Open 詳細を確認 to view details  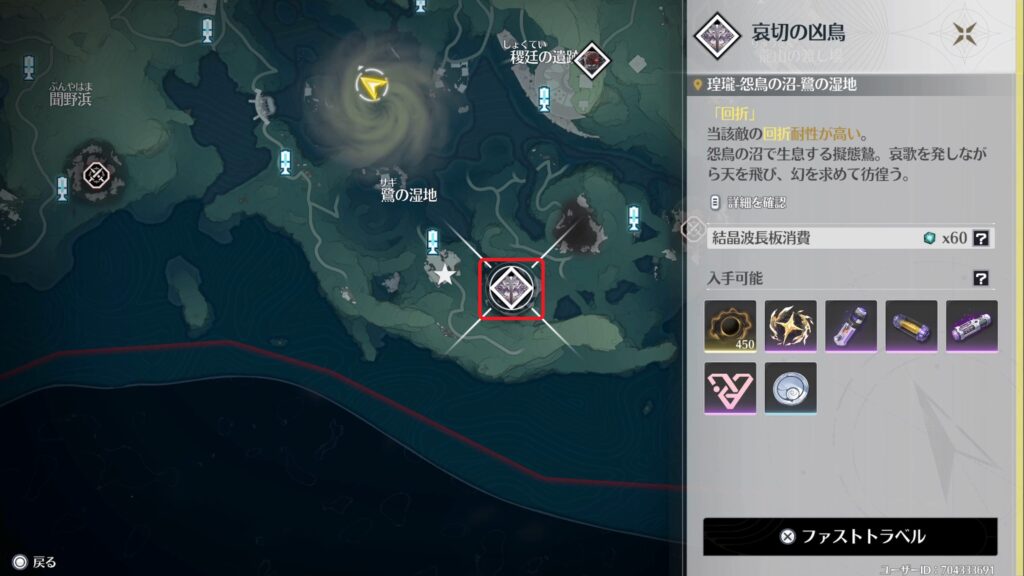747,202
